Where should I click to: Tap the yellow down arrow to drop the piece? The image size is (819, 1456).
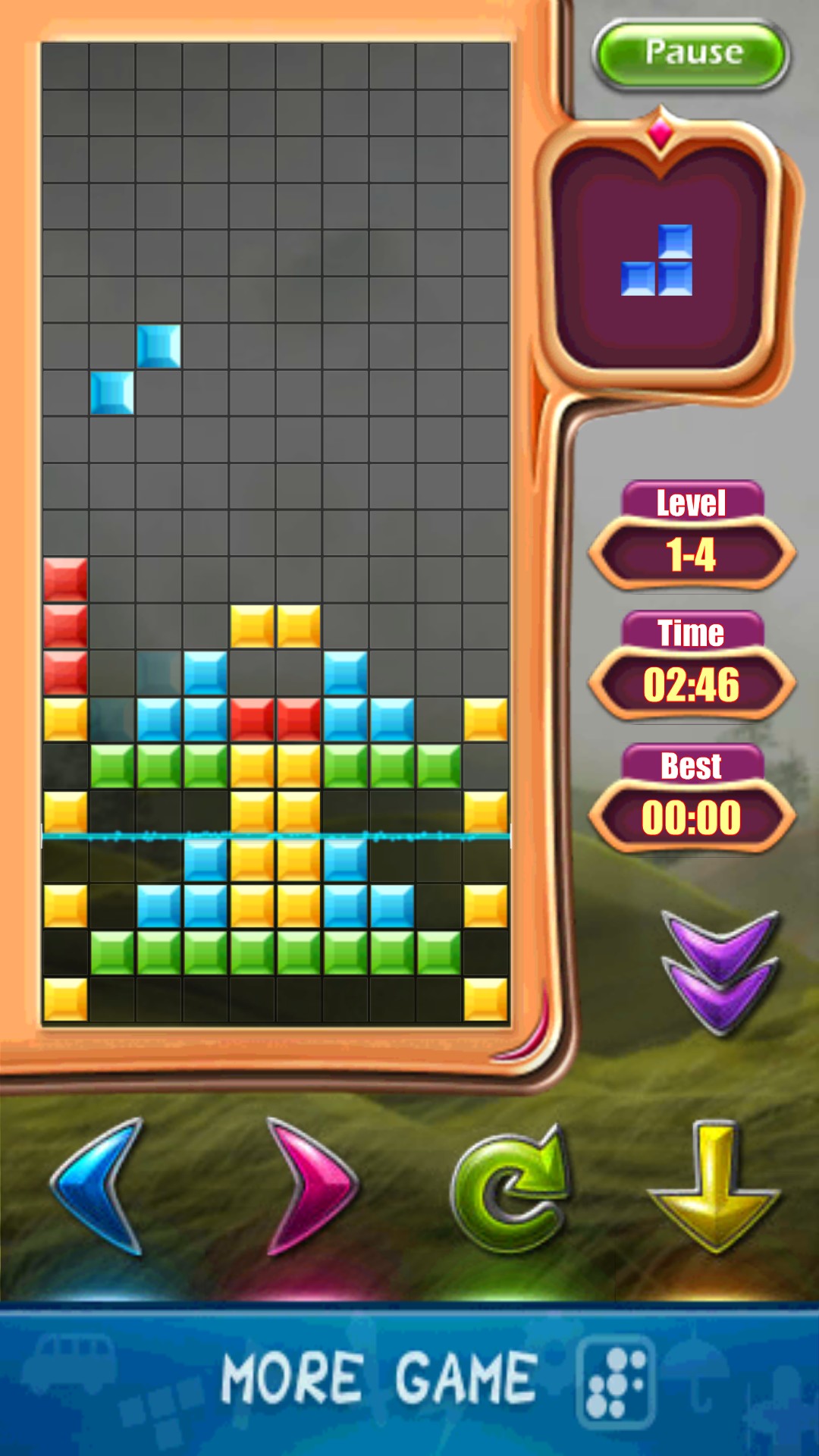point(713,1186)
